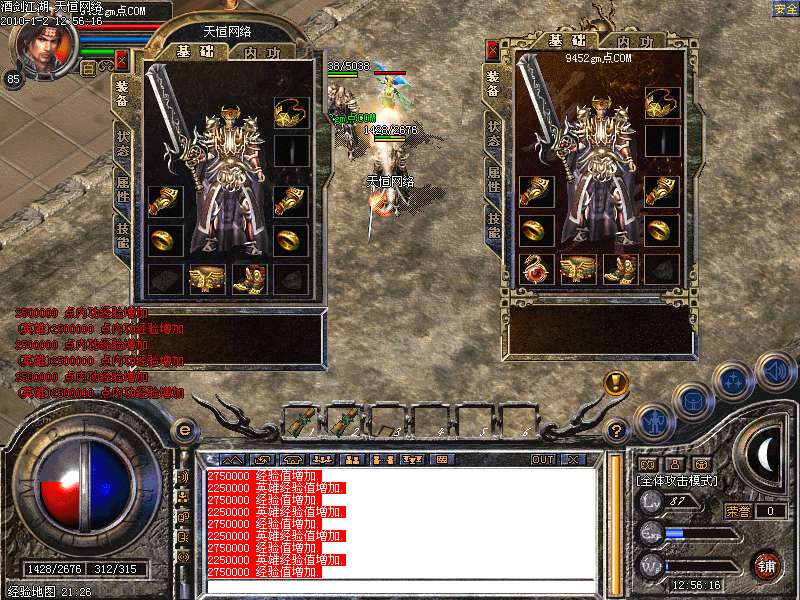Open the question mark help button
800x600 pixels.
[617, 432]
